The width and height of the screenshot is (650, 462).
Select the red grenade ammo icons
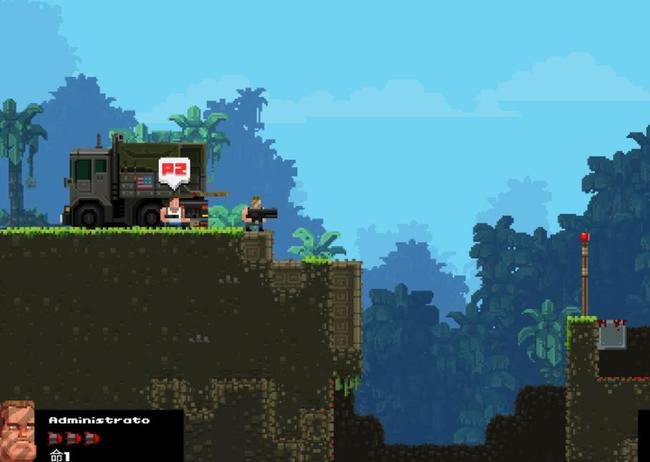click(x=74, y=438)
